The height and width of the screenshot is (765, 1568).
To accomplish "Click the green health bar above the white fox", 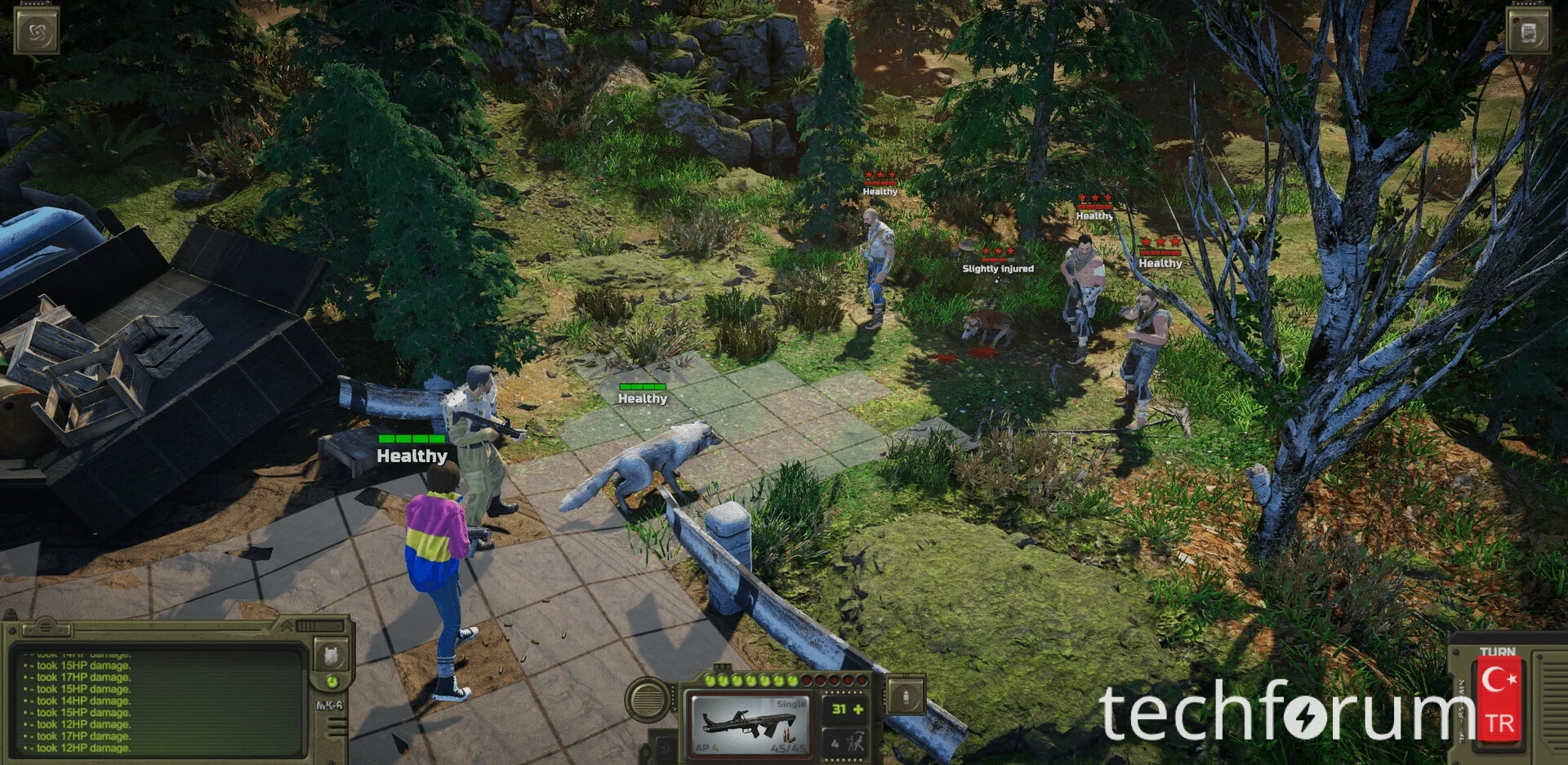I will [642, 385].
